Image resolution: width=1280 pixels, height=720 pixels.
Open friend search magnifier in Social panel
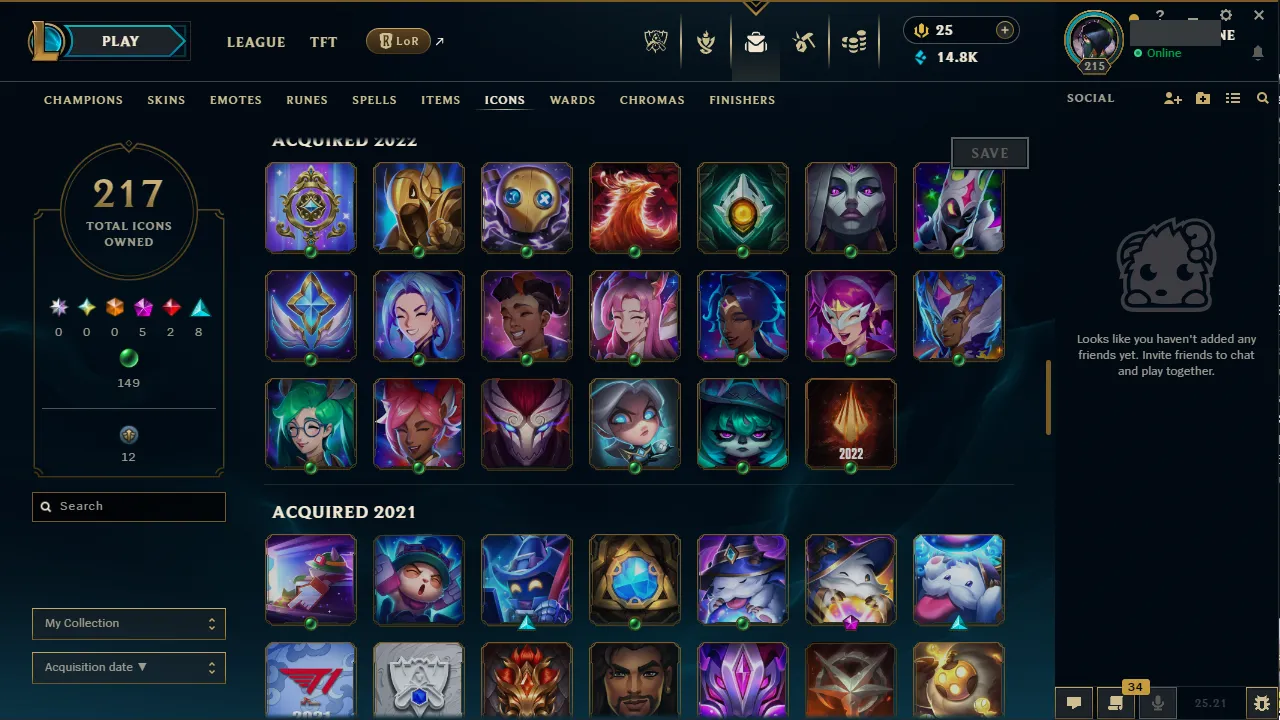coord(1263,98)
